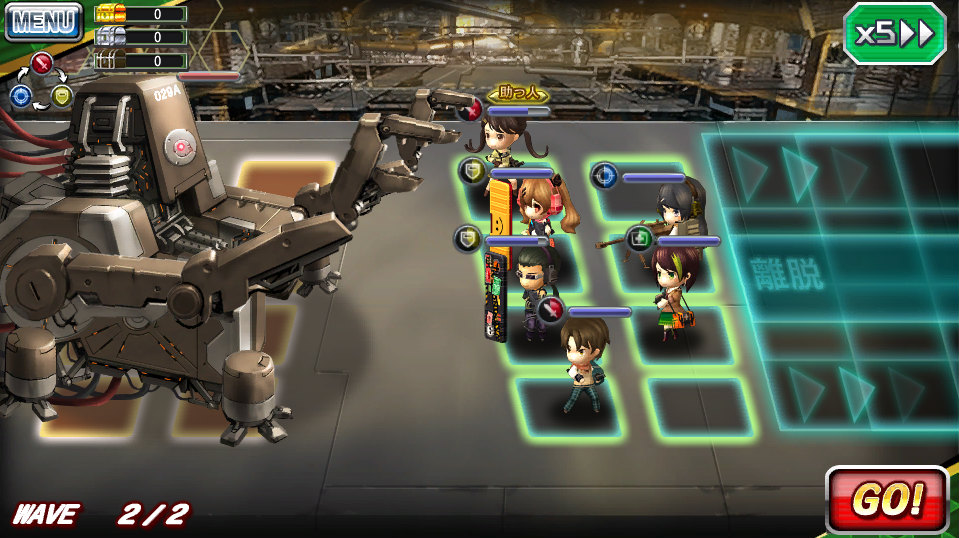Show the attribute affinity triangle icon
This screenshot has width=959, height=538.
41,82
